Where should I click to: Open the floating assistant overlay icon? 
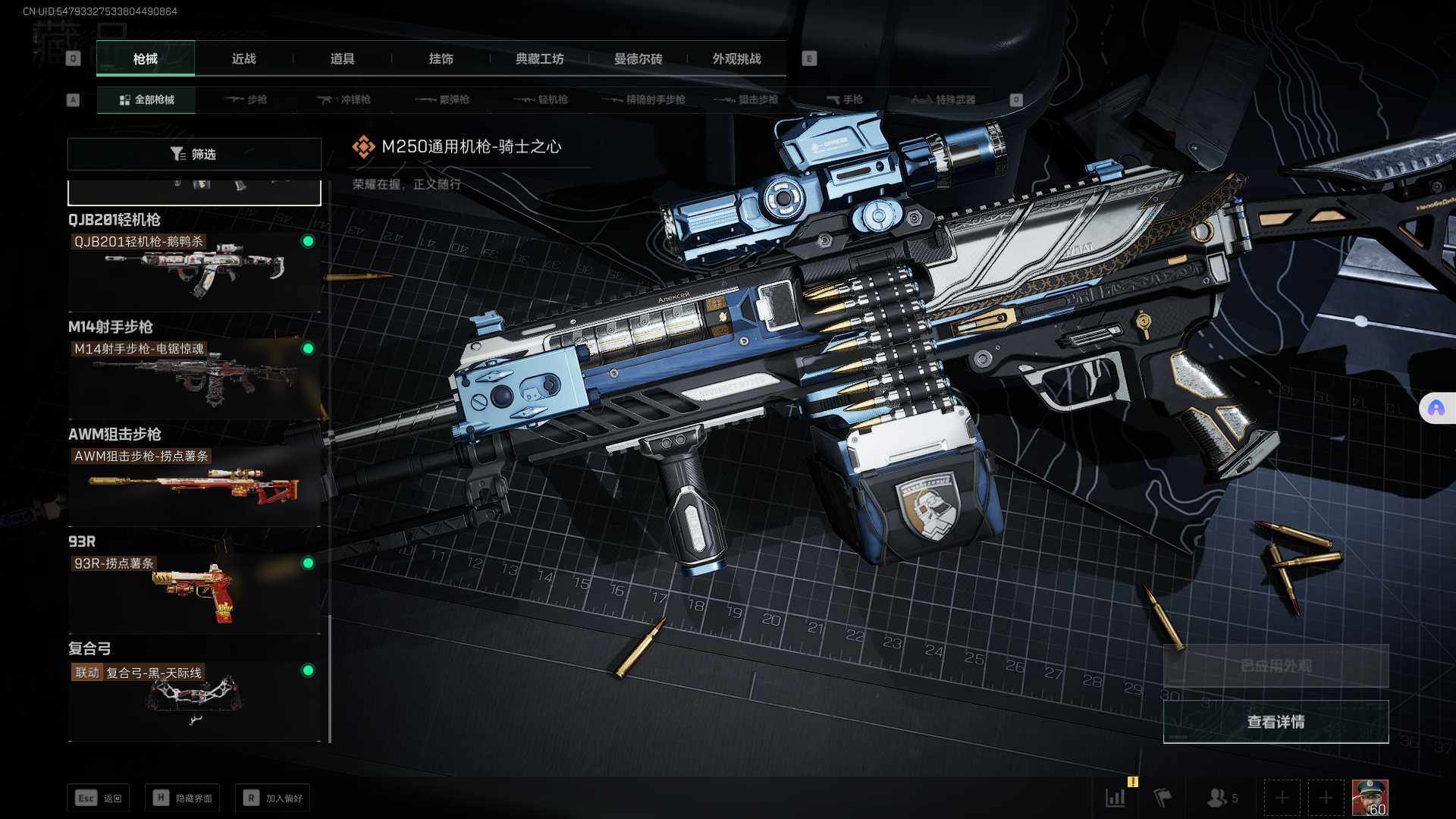coord(1436,409)
